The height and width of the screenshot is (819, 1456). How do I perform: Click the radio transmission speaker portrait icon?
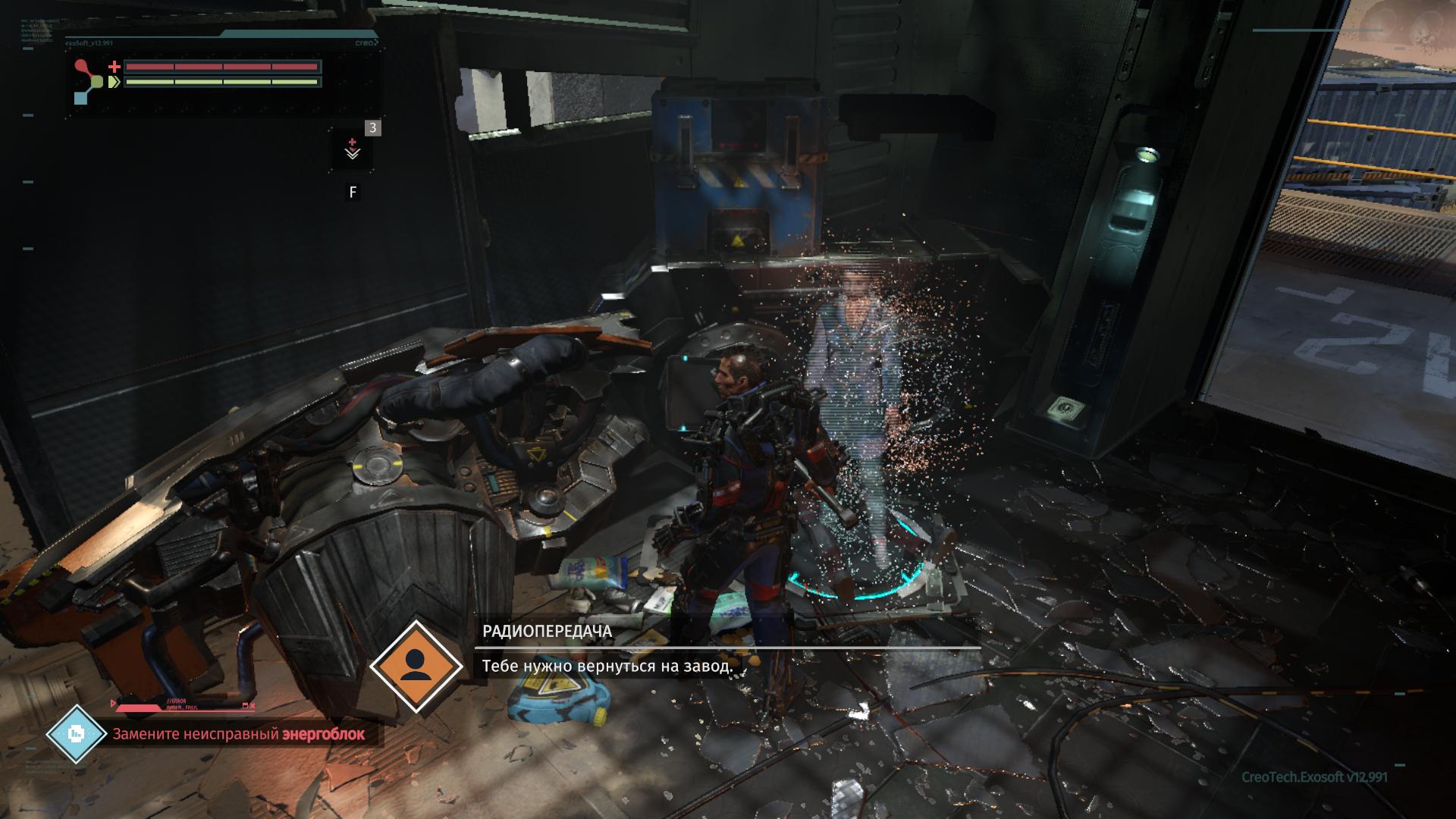(x=415, y=667)
